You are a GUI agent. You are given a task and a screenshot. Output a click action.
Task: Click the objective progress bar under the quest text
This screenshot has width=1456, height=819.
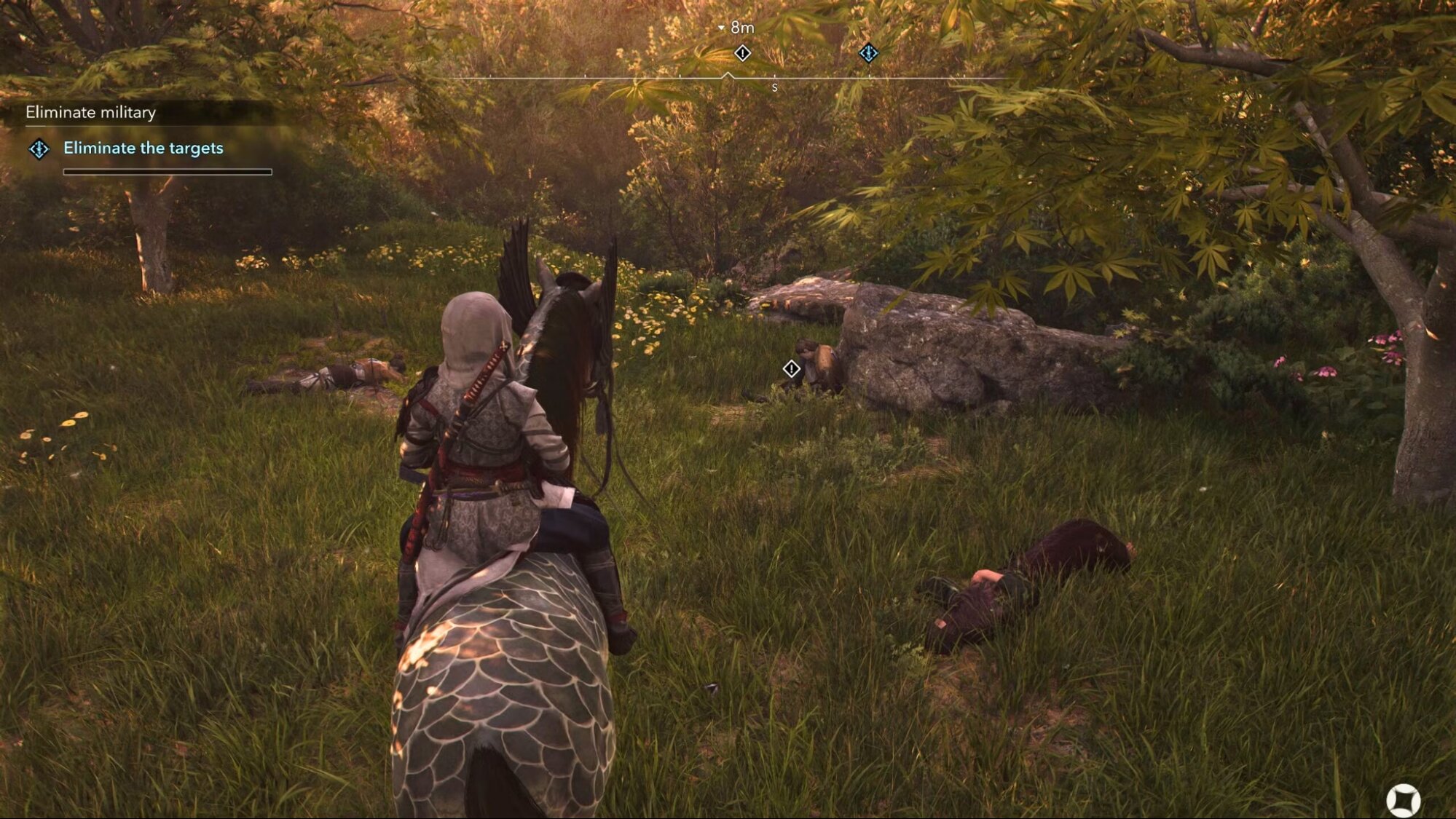pyautogui.click(x=168, y=172)
